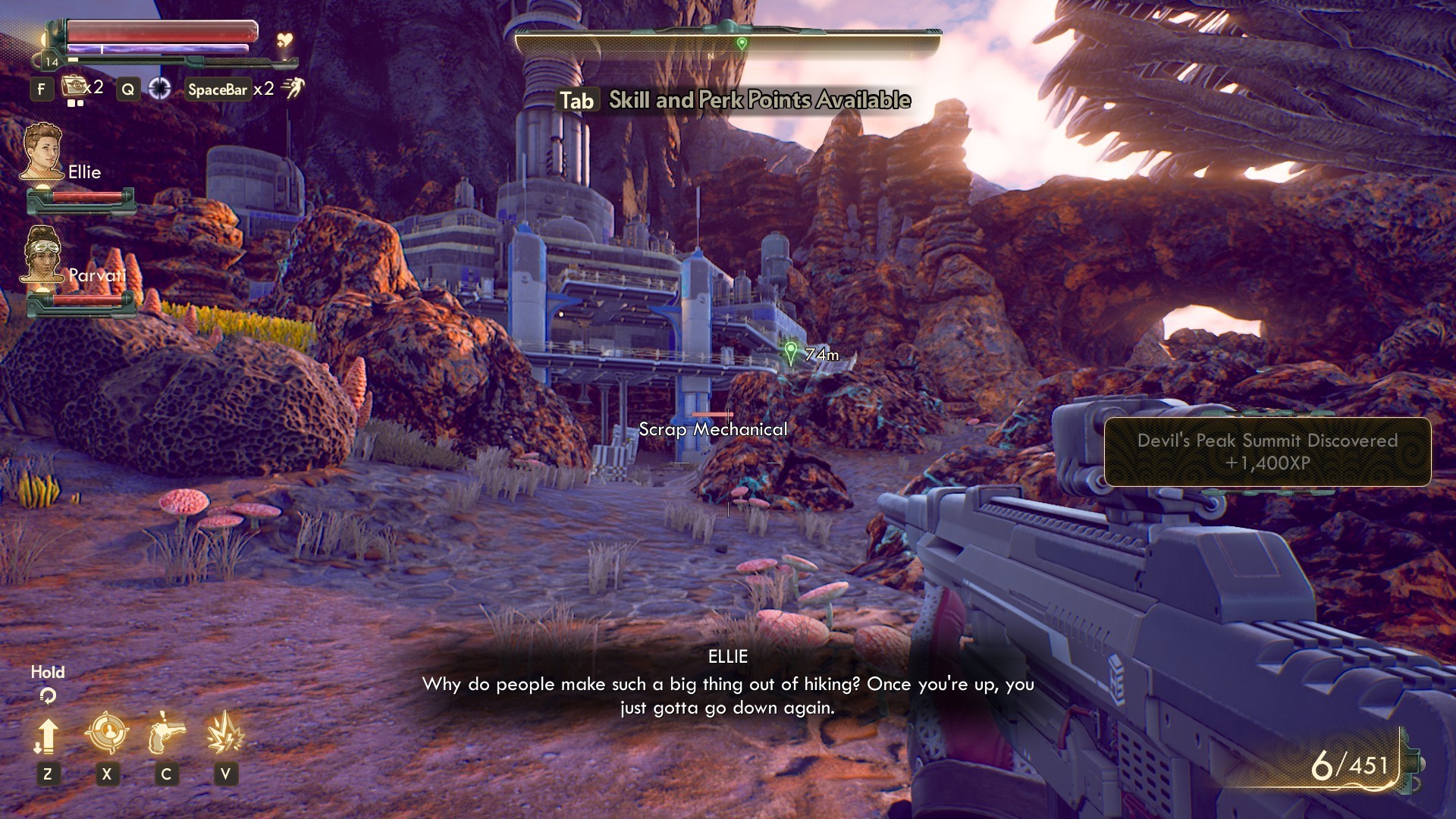Click the Inhaler medkit icon next to F

pyautogui.click(x=73, y=87)
